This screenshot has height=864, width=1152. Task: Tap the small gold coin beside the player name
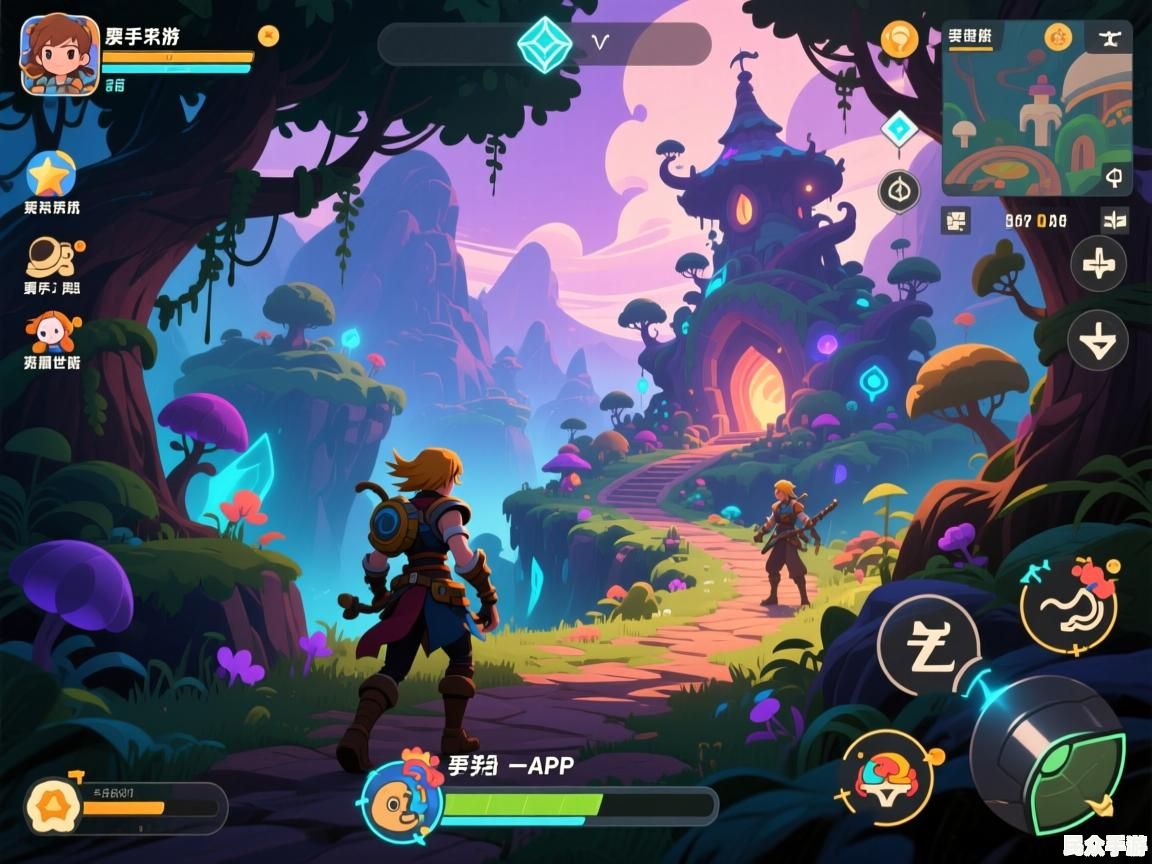click(268, 36)
